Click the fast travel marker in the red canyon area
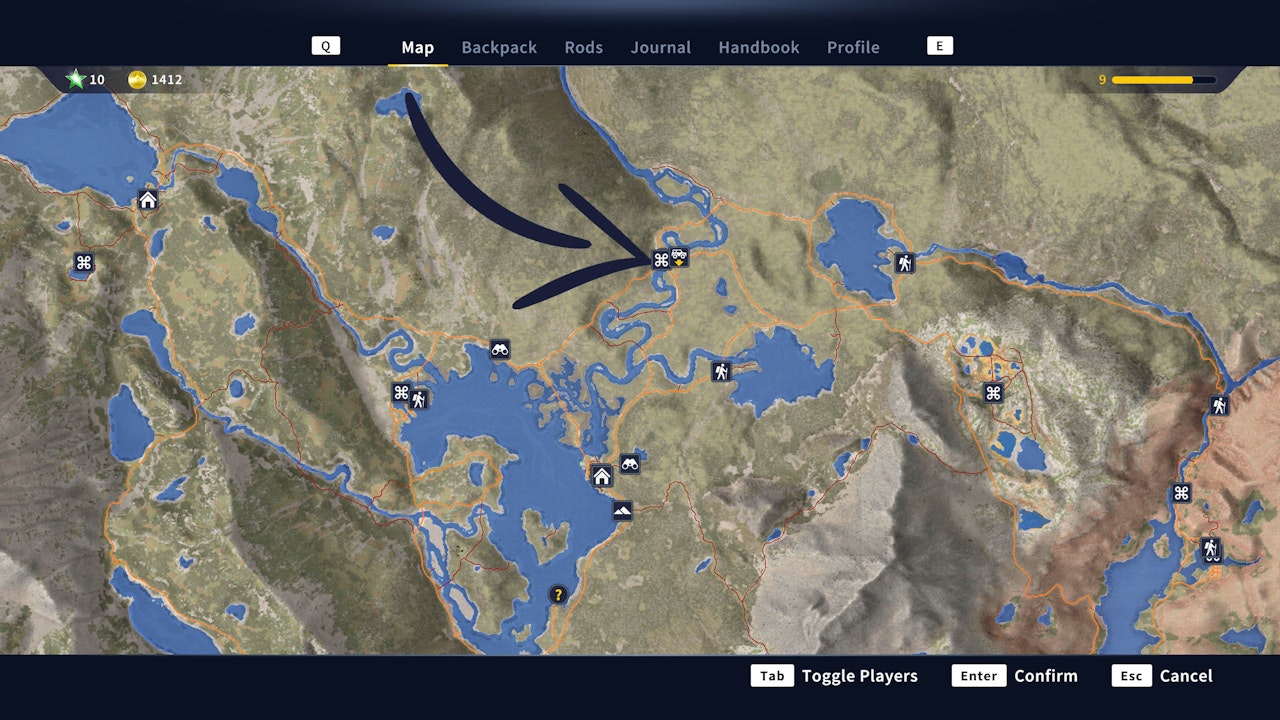 point(1180,492)
